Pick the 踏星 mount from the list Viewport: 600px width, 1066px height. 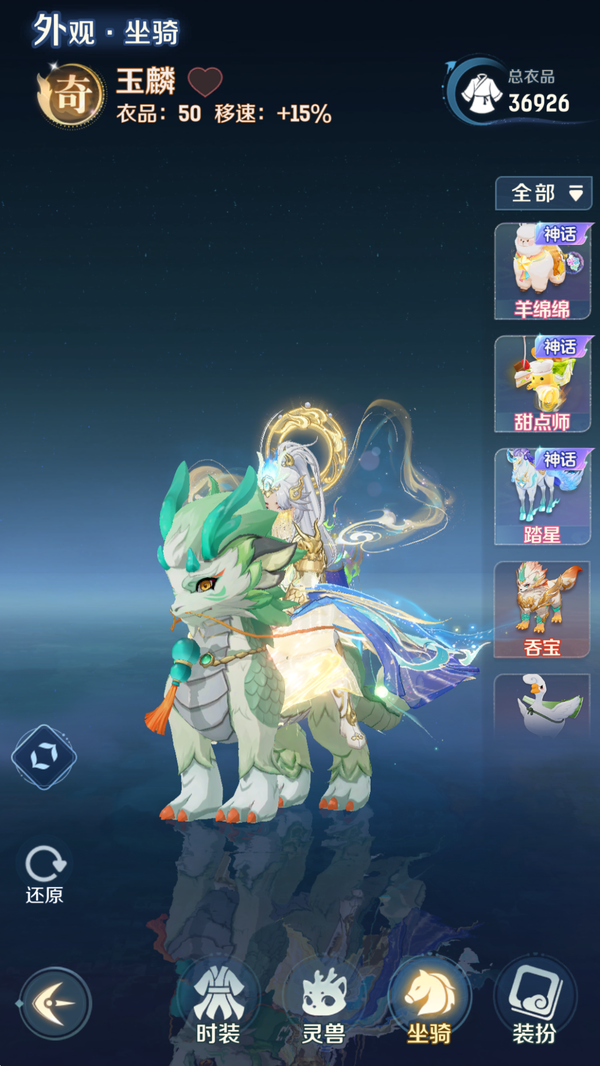542,497
